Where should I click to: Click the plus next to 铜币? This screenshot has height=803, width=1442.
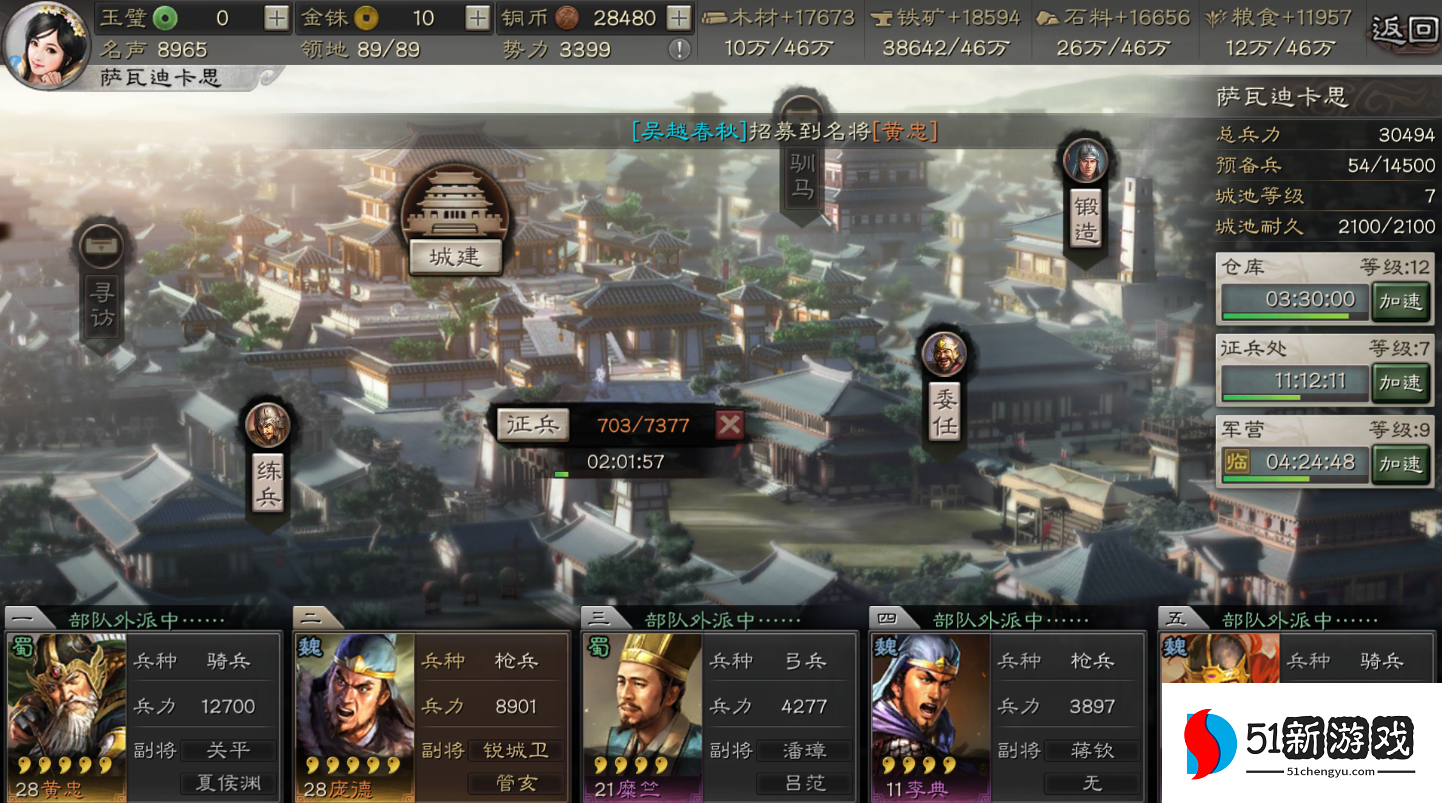(677, 17)
